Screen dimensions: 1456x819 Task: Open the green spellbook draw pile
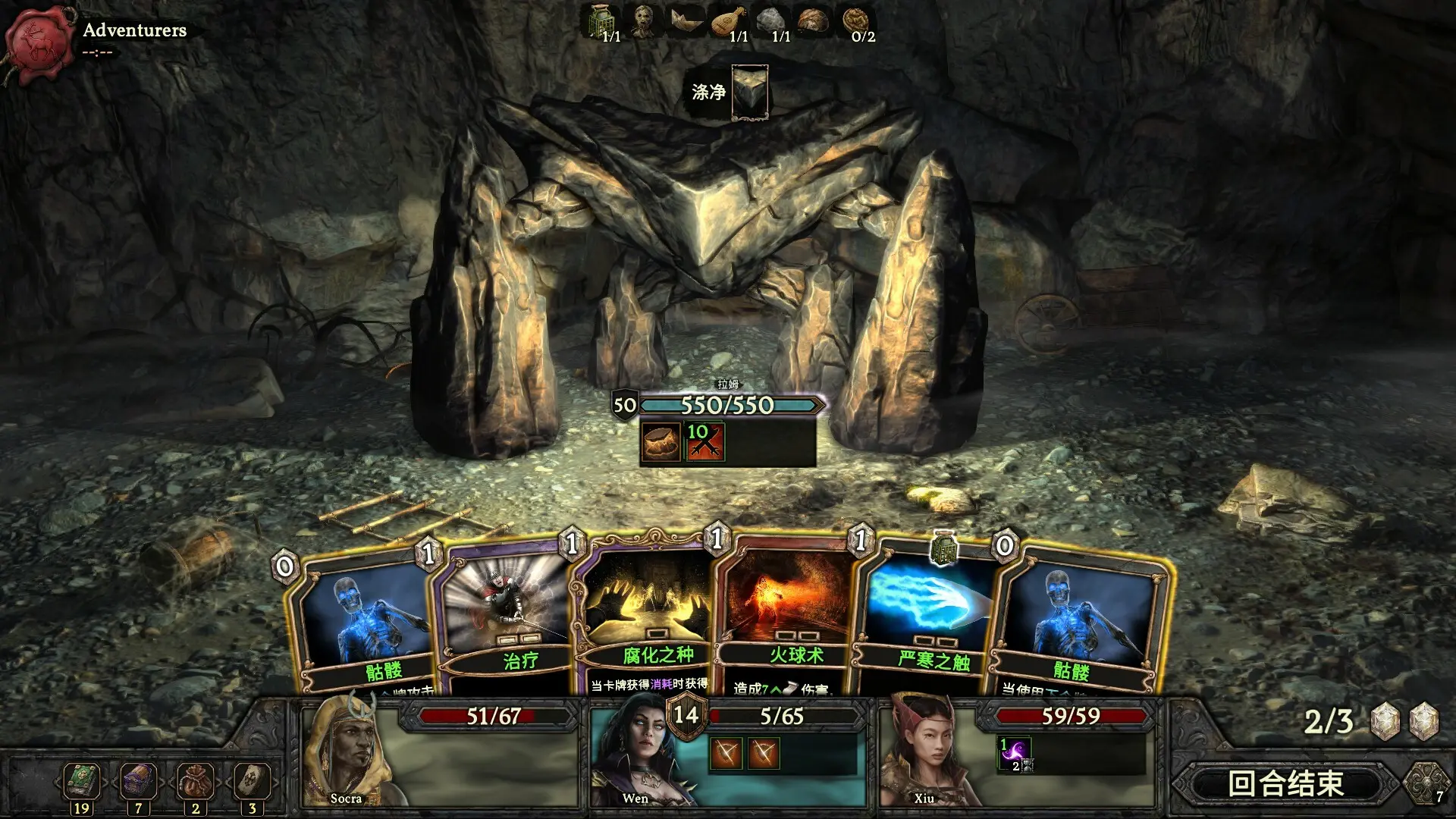tap(81, 780)
